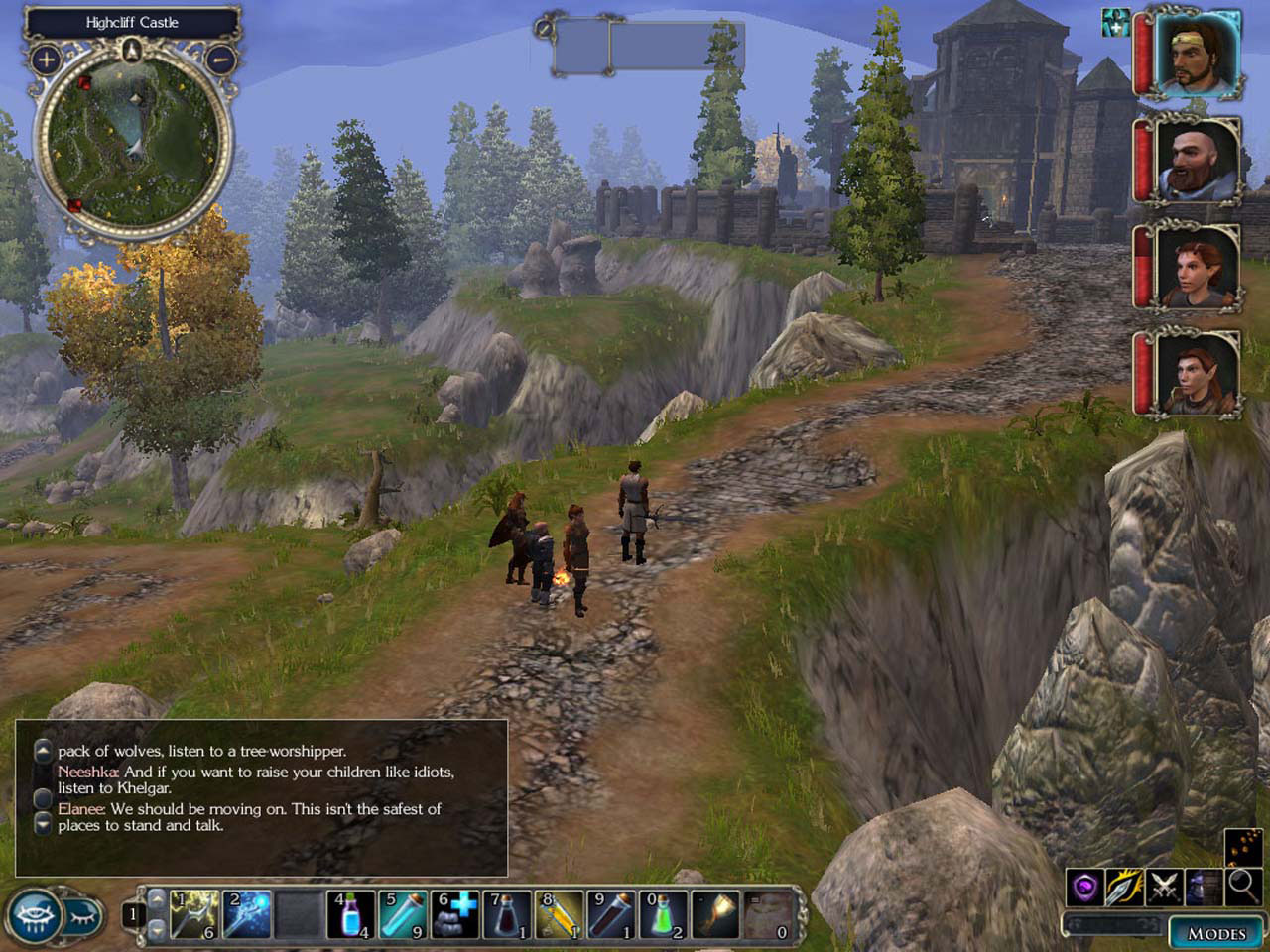This screenshot has height=952, width=1270.
Task: Open the Modes panel
Action: 1216,933
